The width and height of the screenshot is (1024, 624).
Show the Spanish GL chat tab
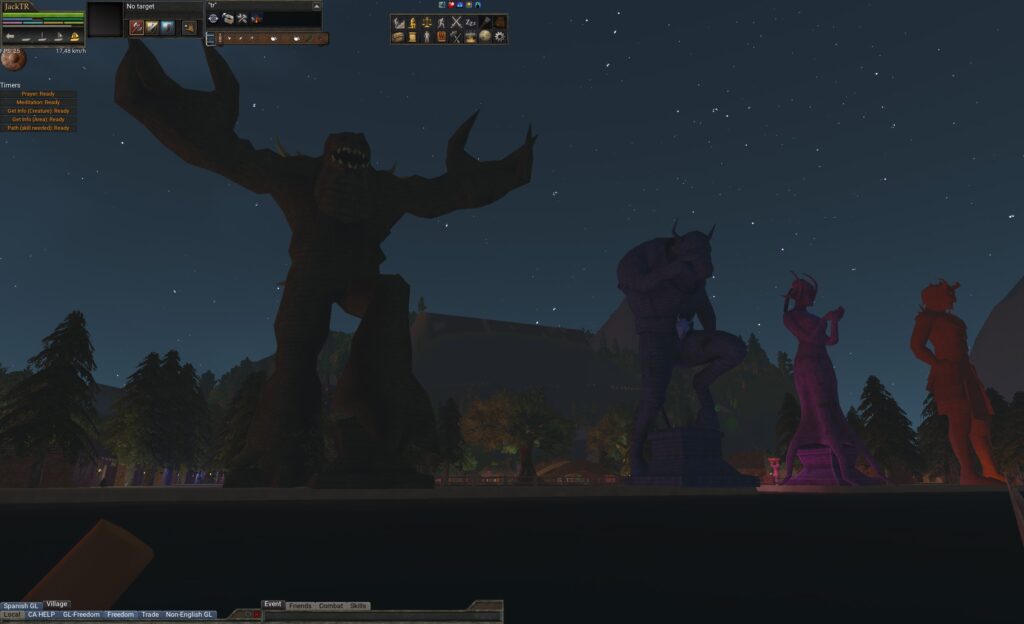tap(20, 605)
